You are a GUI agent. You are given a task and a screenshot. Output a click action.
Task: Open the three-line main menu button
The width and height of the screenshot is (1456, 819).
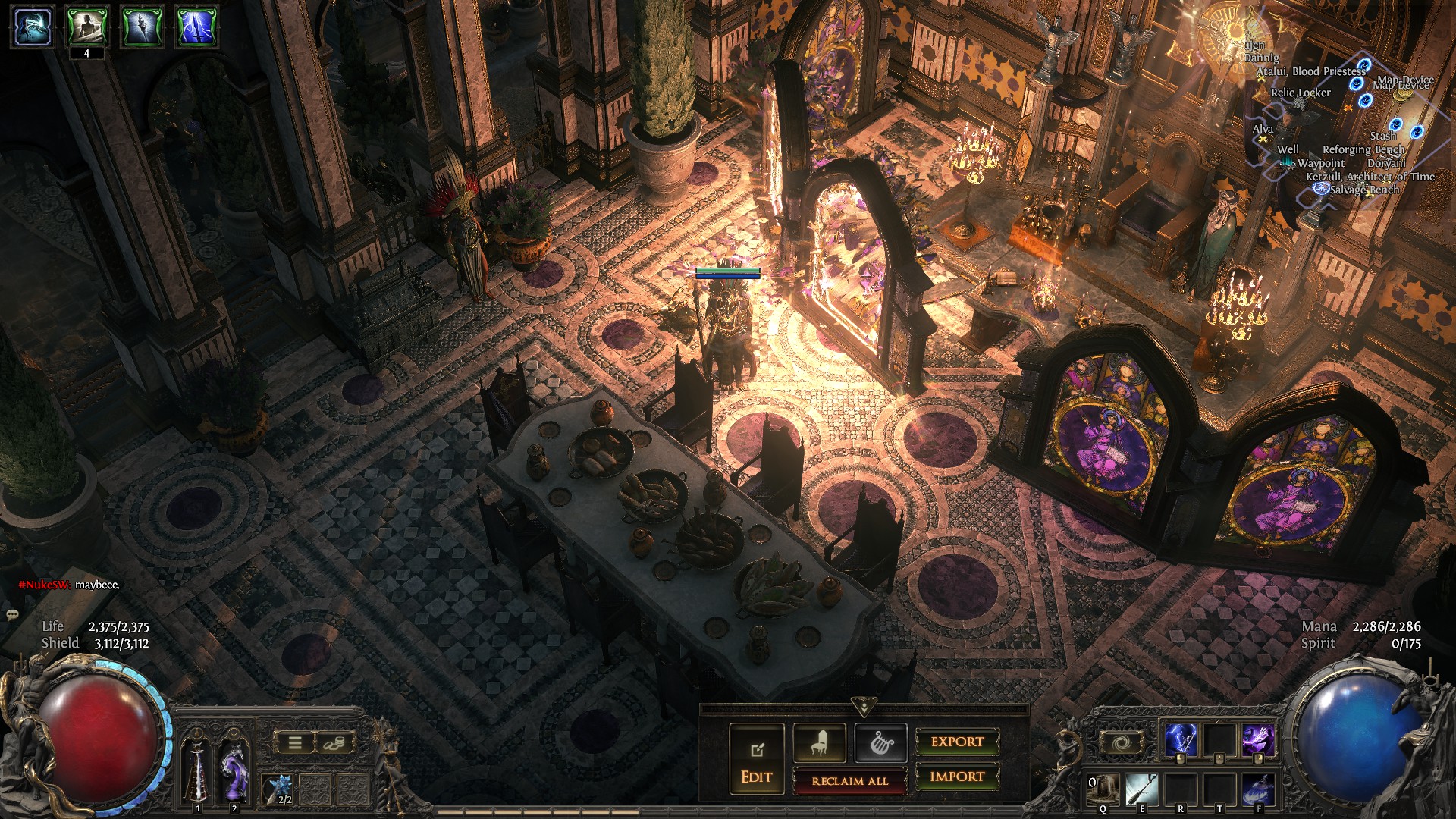point(295,742)
